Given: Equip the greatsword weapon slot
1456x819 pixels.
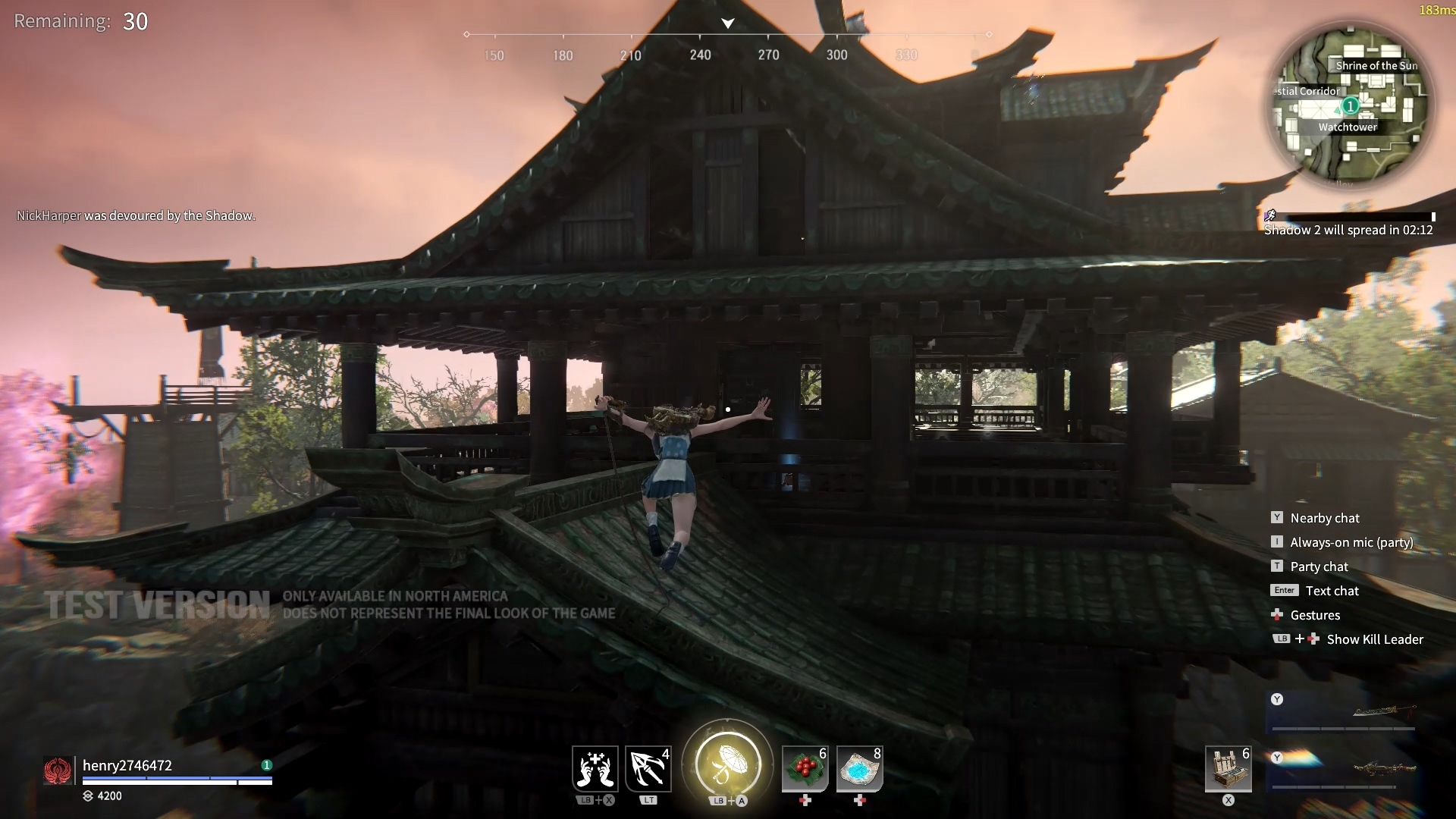Looking at the screenshot, I should [1344, 711].
